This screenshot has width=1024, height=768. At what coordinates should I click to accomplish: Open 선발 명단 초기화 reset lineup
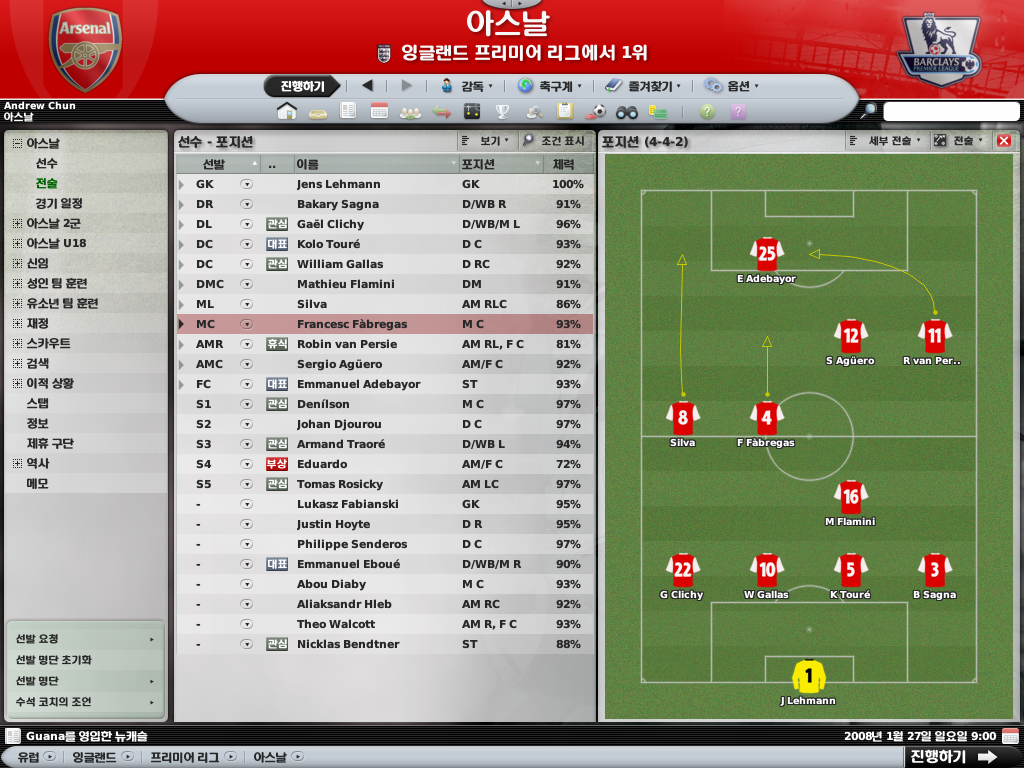(54, 660)
